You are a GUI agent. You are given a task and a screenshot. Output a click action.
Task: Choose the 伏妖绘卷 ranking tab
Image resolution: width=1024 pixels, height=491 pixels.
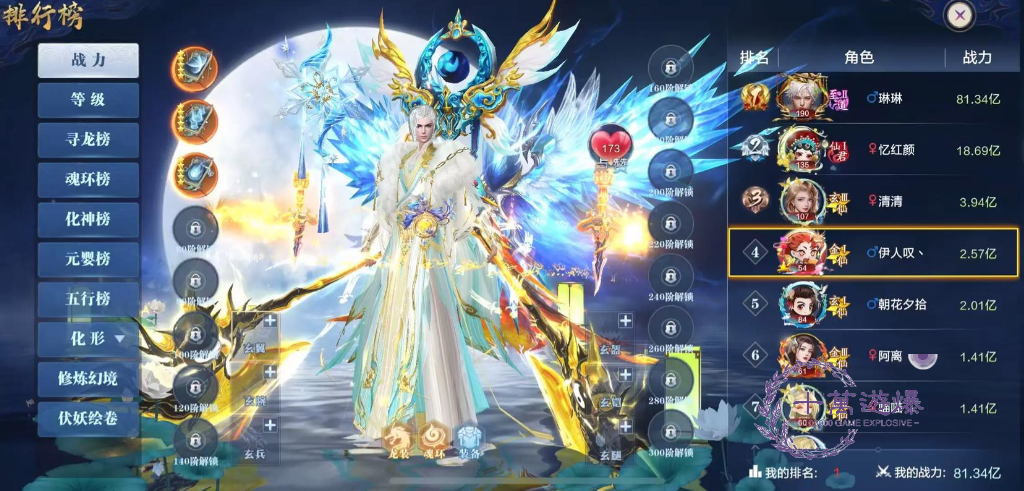click(x=88, y=418)
